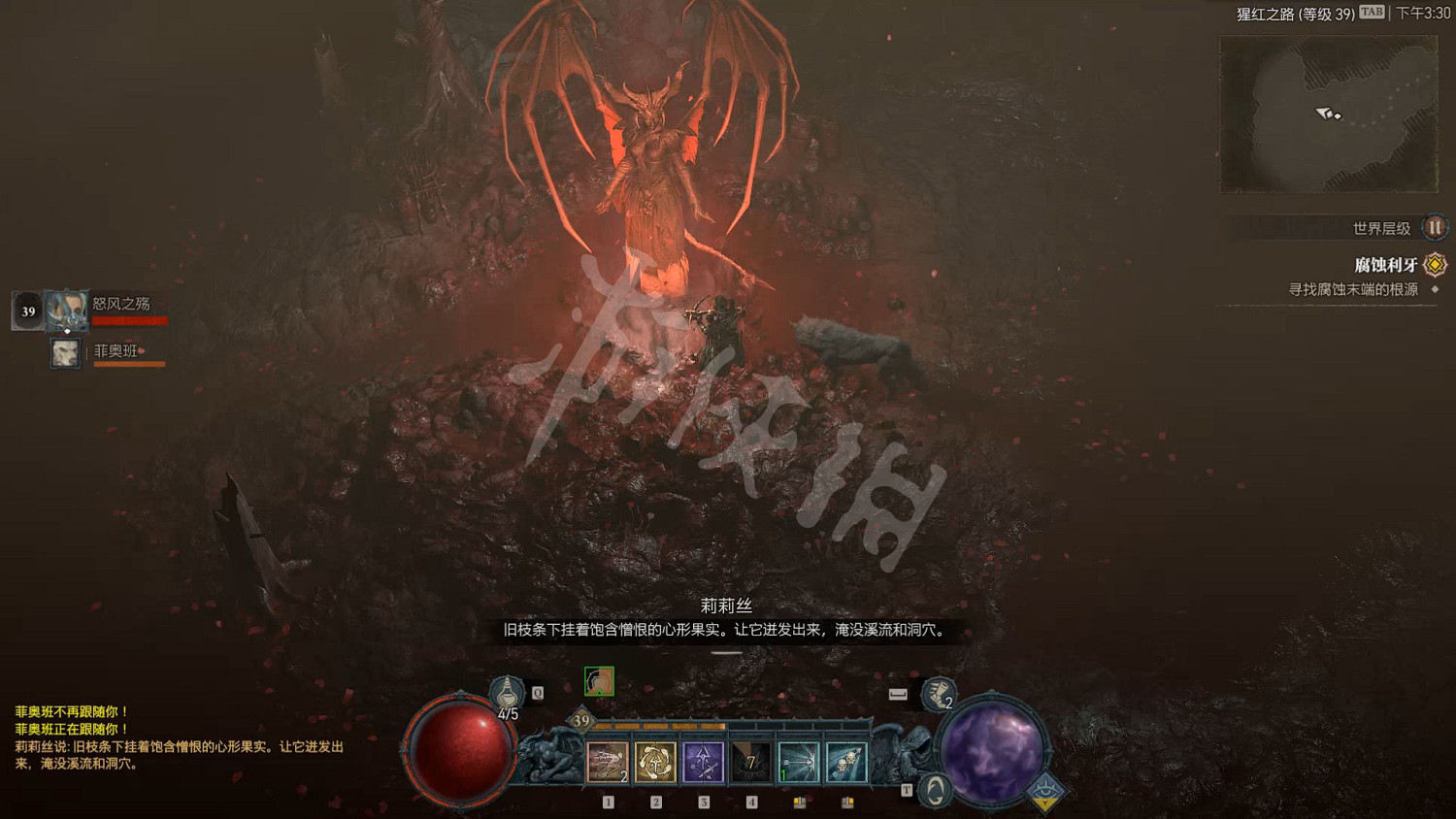Click the player arrow on the minimap

tap(1325, 115)
